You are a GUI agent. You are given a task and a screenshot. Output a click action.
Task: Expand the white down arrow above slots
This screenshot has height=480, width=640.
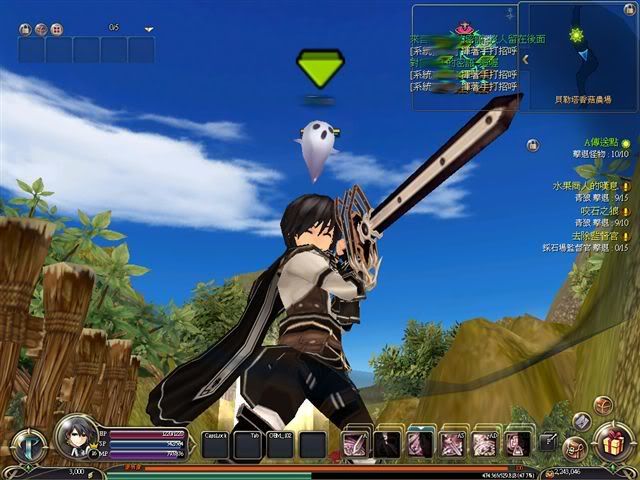pyautogui.click(x=149, y=29)
